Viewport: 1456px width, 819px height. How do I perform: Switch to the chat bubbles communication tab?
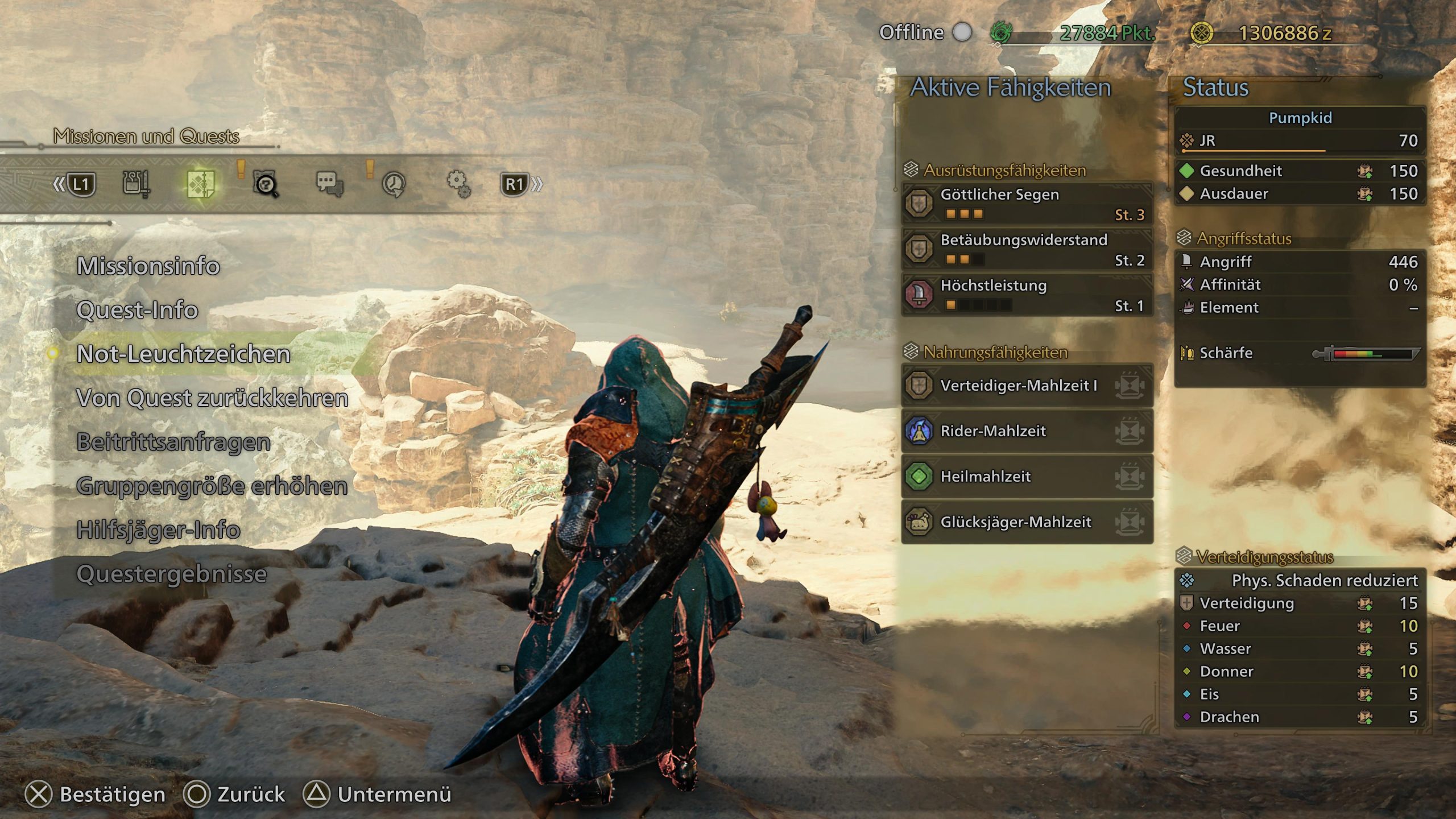pos(329,184)
